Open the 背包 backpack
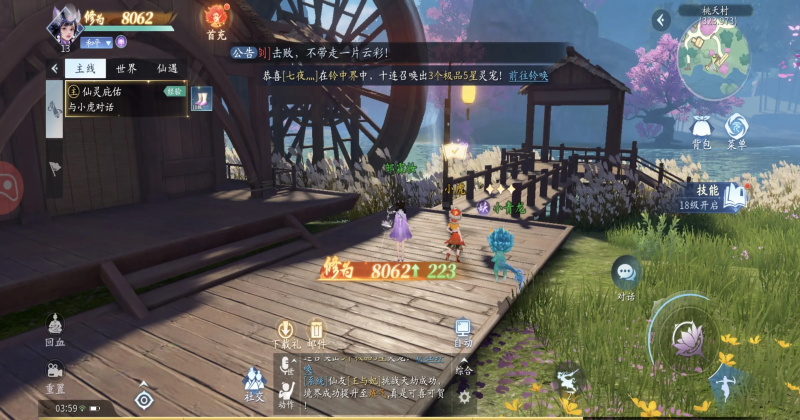The width and height of the screenshot is (800, 420). (699, 130)
